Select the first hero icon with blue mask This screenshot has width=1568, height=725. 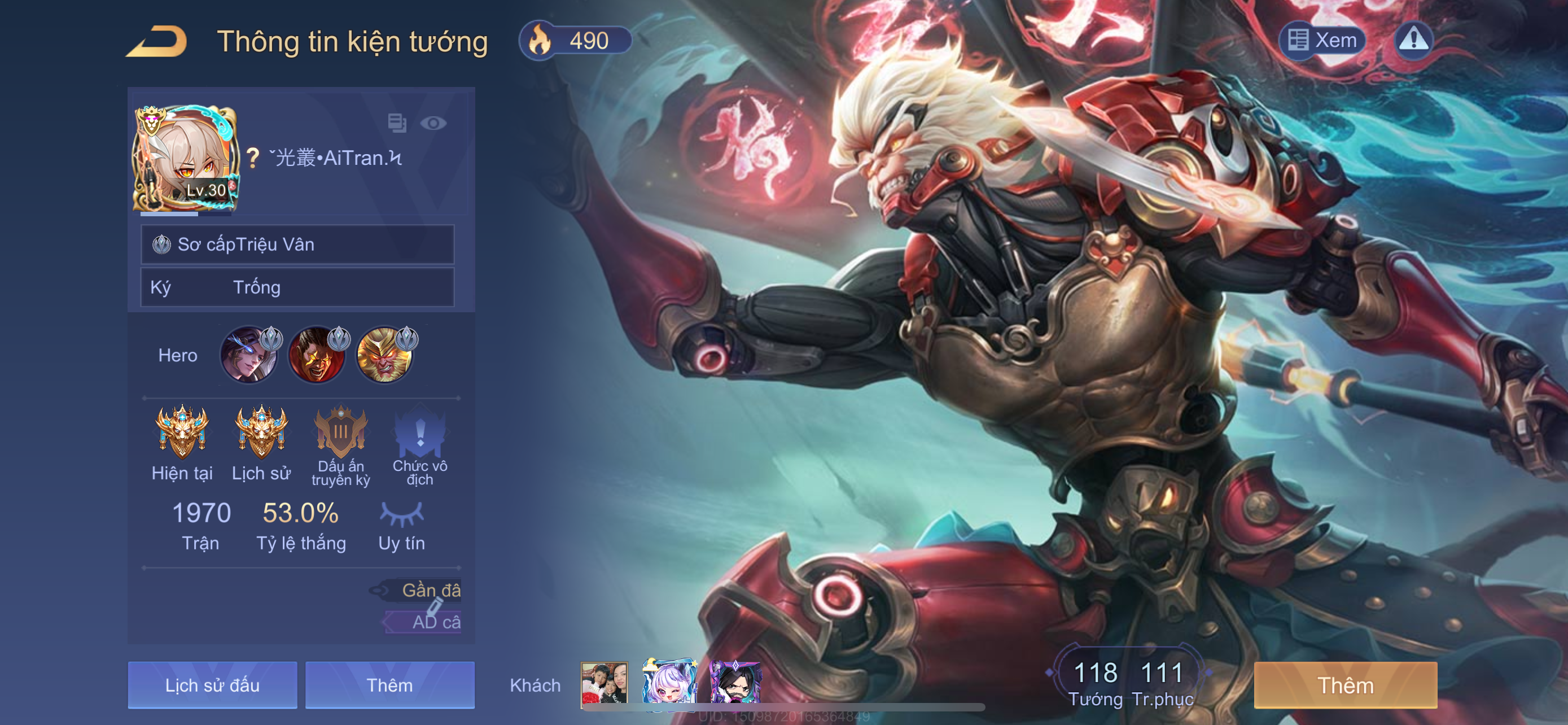248,356
